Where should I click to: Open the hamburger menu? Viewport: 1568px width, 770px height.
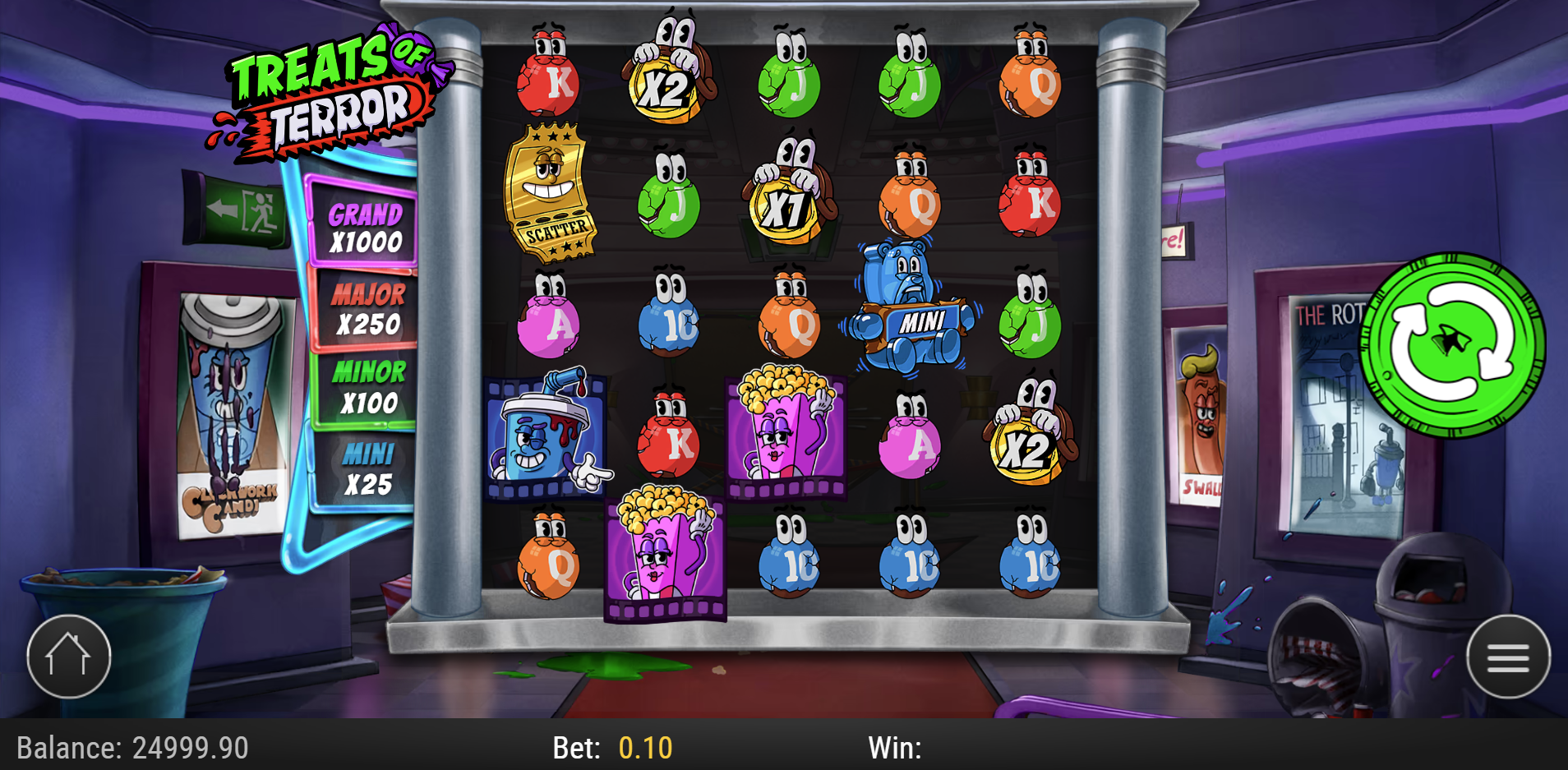(x=1507, y=657)
